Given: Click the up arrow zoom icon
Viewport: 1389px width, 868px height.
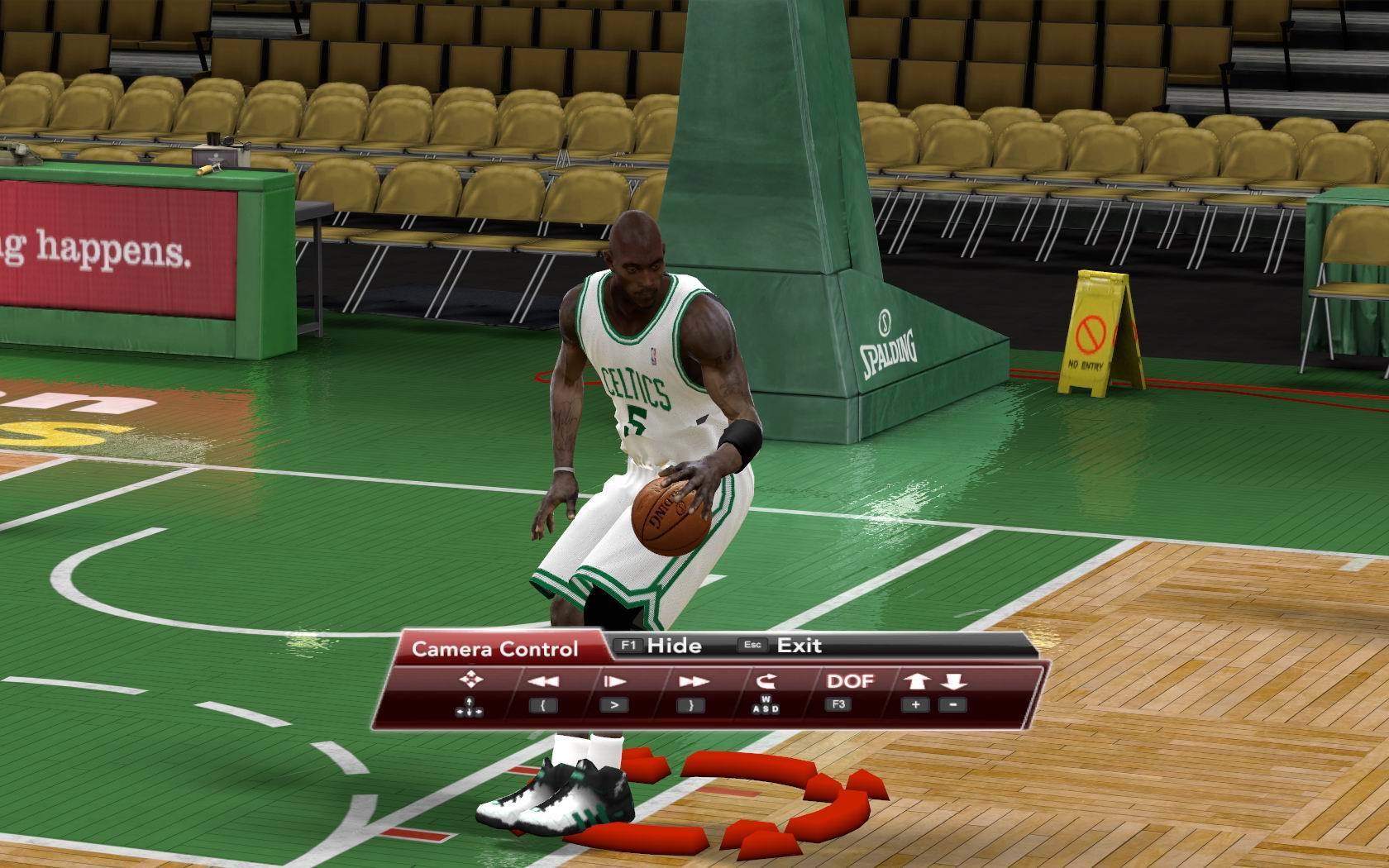Looking at the screenshot, I should (x=917, y=681).
